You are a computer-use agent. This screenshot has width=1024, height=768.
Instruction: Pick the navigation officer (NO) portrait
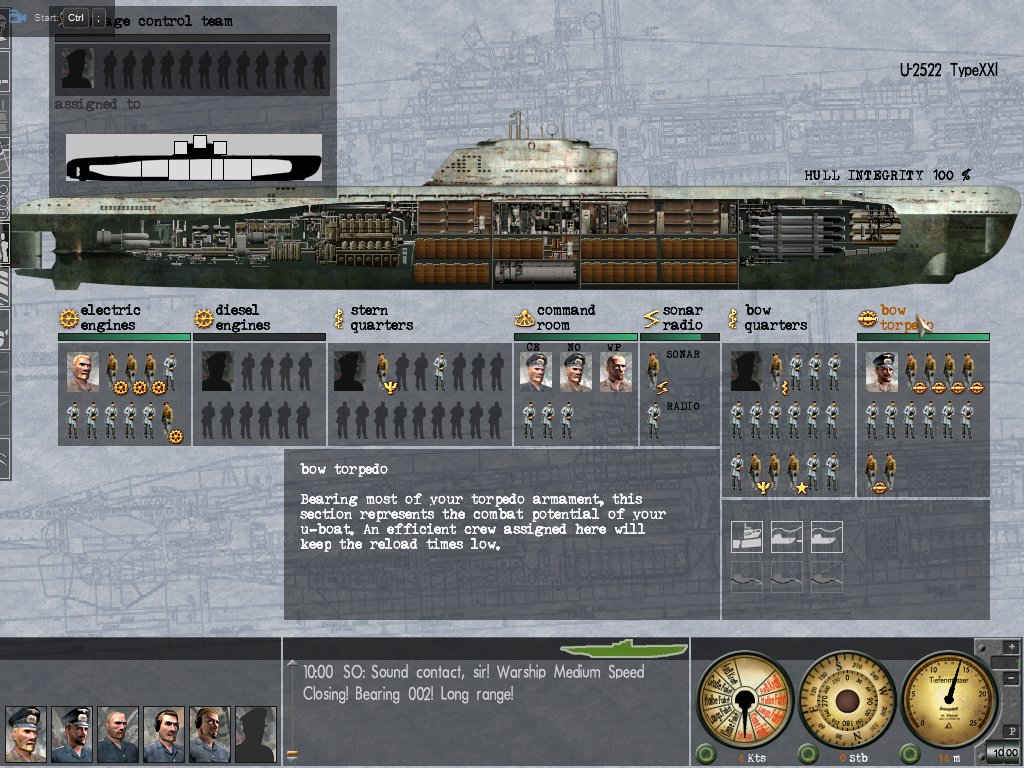(575, 372)
